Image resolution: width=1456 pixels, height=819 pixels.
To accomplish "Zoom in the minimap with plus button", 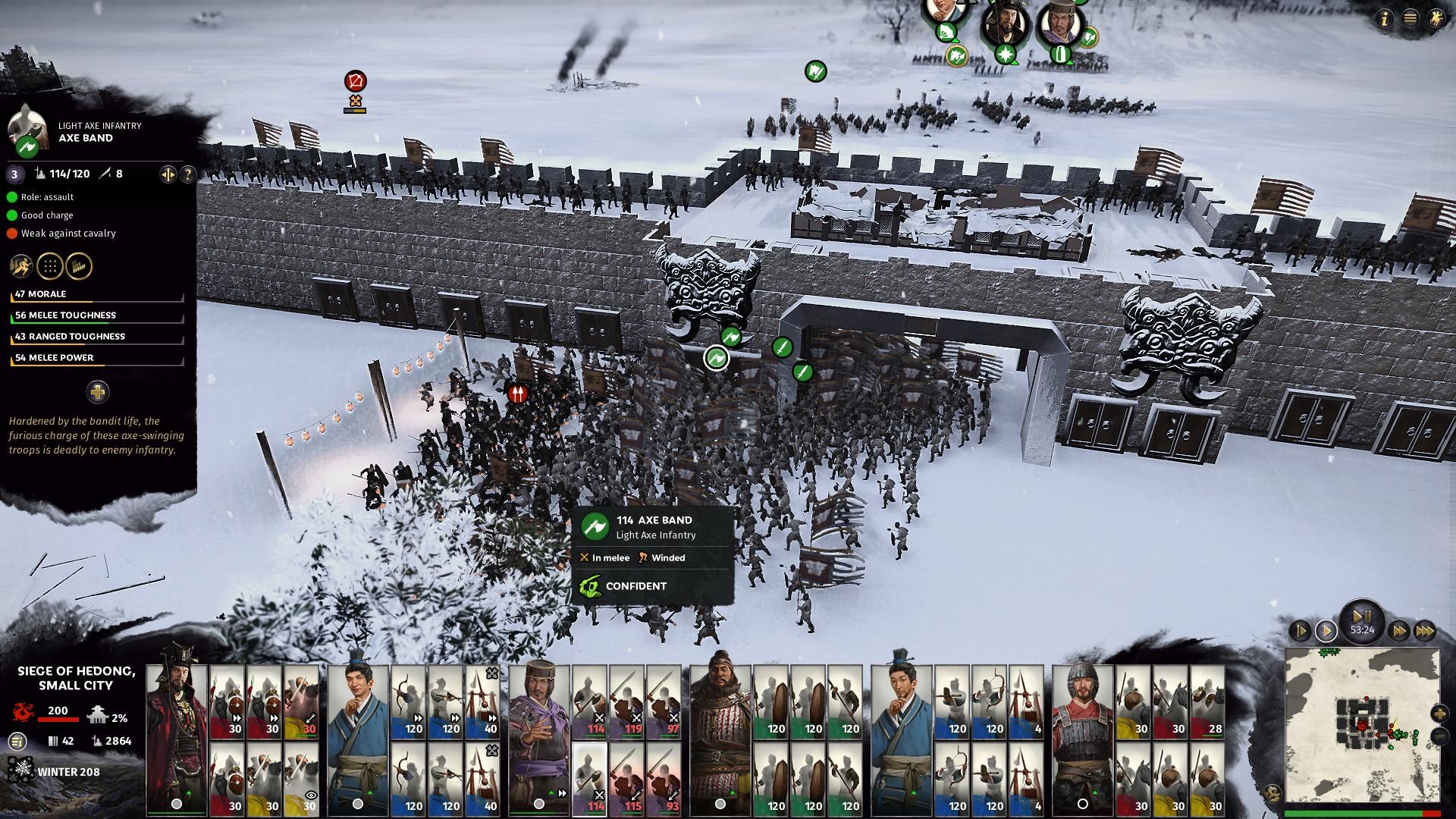I will pyautogui.click(x=1439, y=714).
